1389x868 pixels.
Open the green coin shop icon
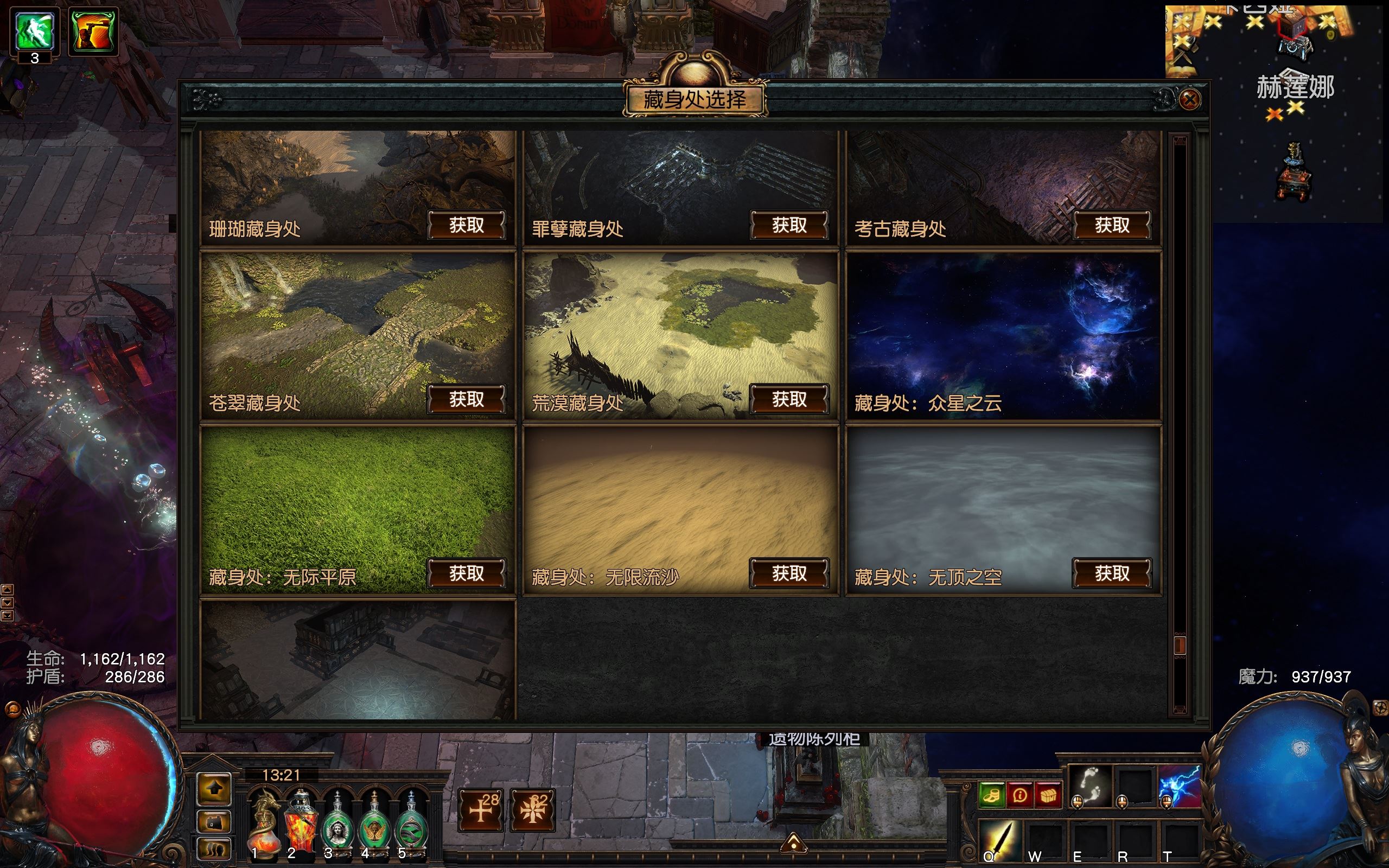coord(991,796)
